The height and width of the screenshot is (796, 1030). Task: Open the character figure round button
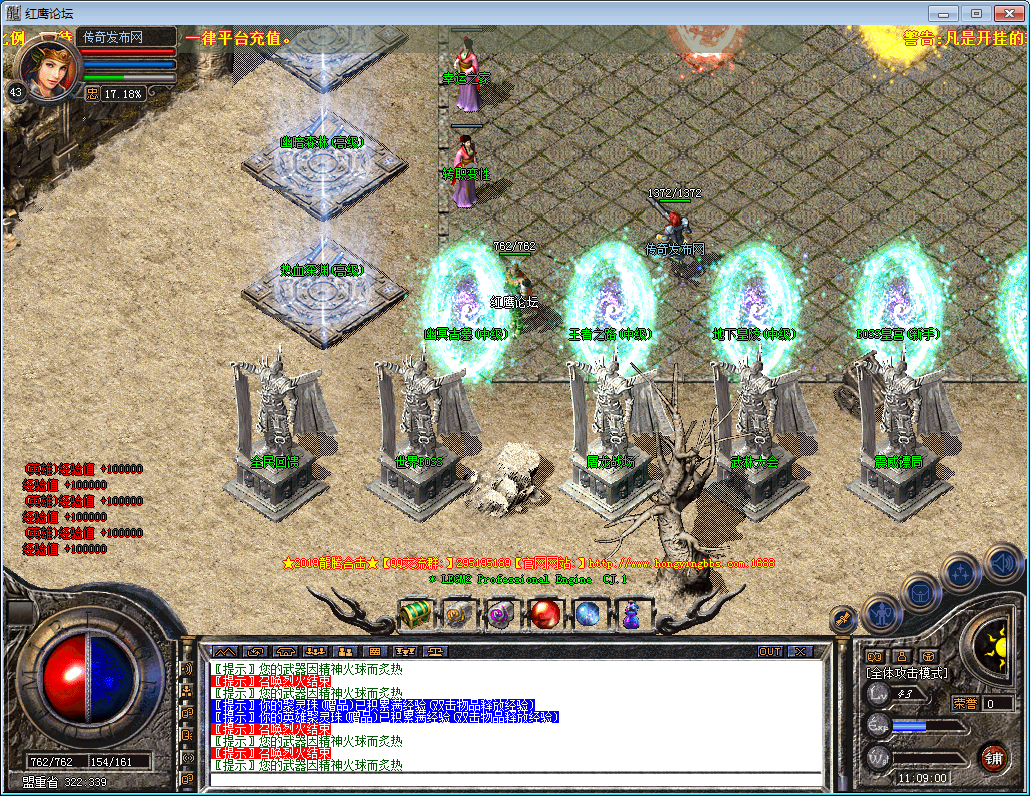tap(881, 612)
